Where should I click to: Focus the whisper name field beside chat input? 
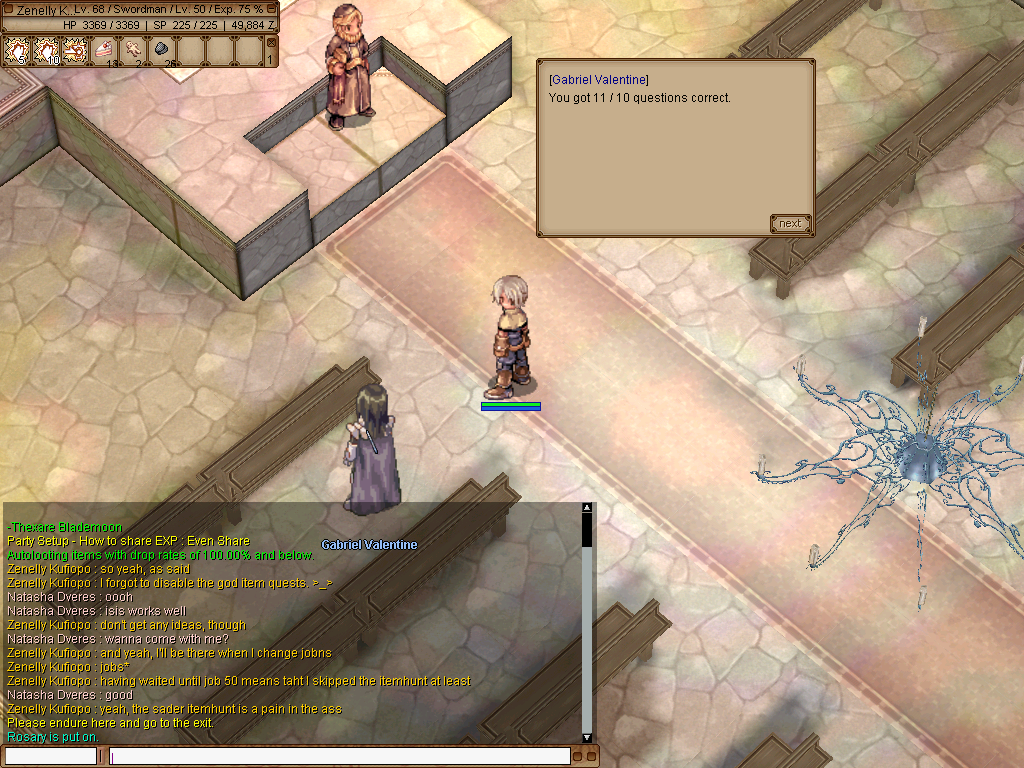tap(51, 756)
